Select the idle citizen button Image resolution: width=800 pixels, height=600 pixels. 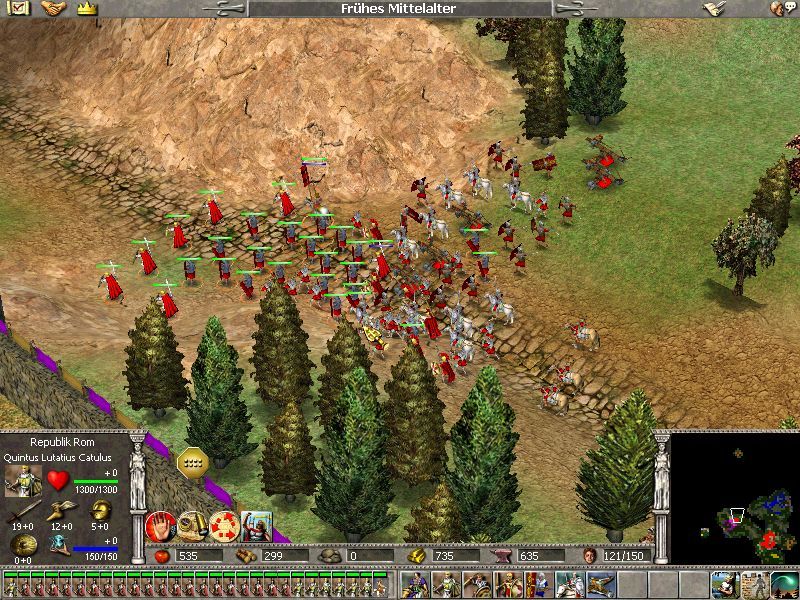pos(725,584)
